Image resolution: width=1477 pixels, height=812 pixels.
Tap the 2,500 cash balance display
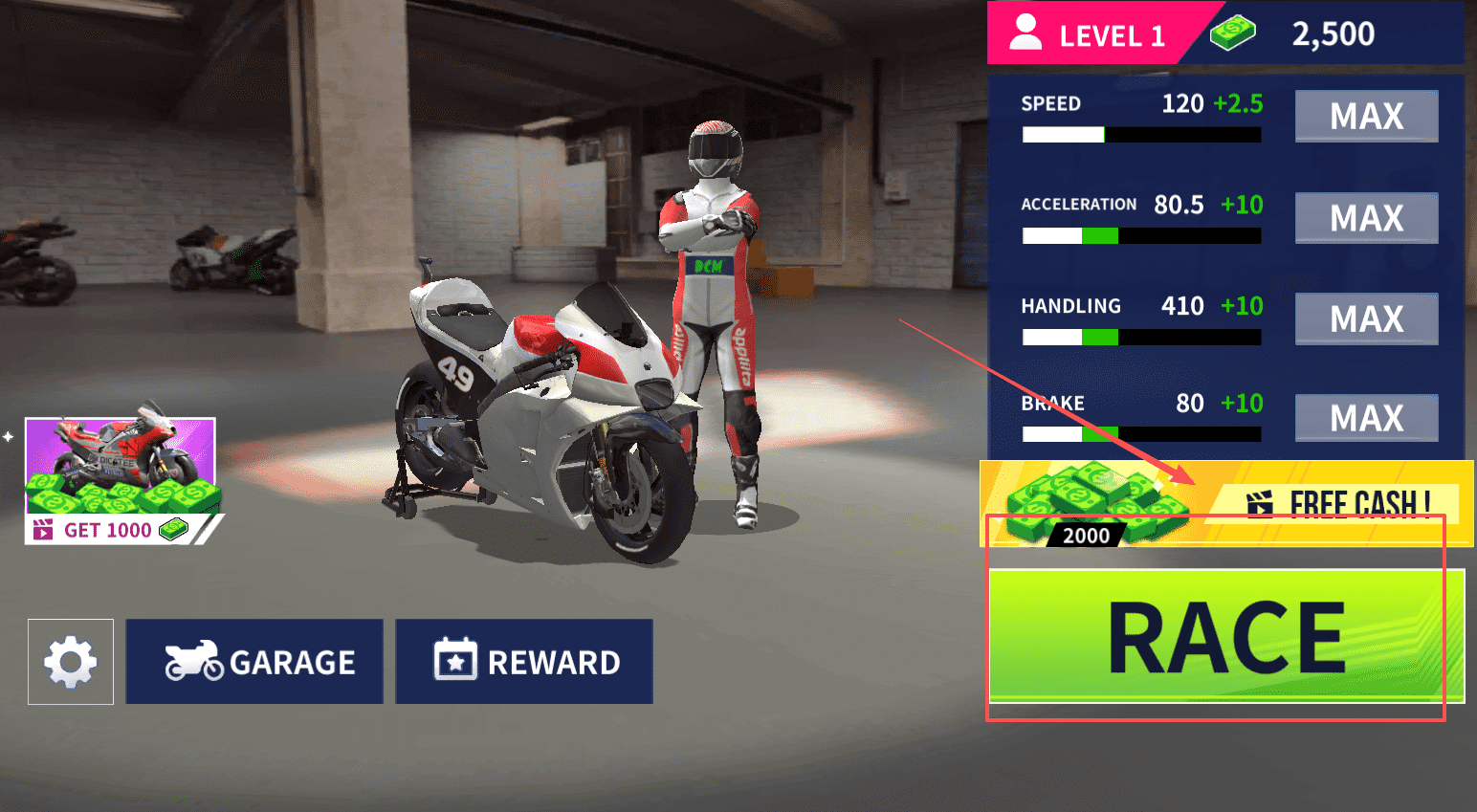(1332, 34)
